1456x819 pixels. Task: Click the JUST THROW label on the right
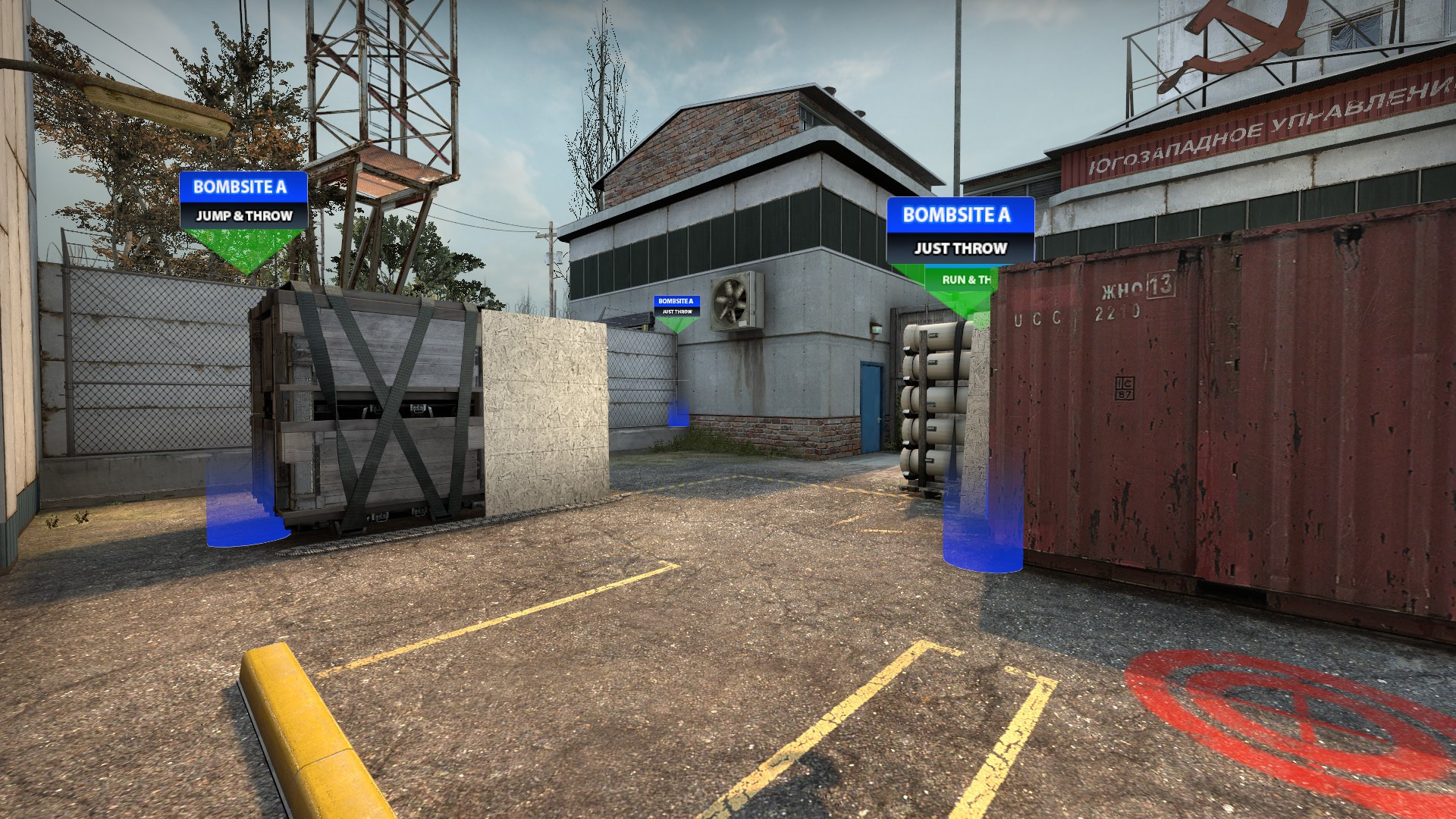959,248
